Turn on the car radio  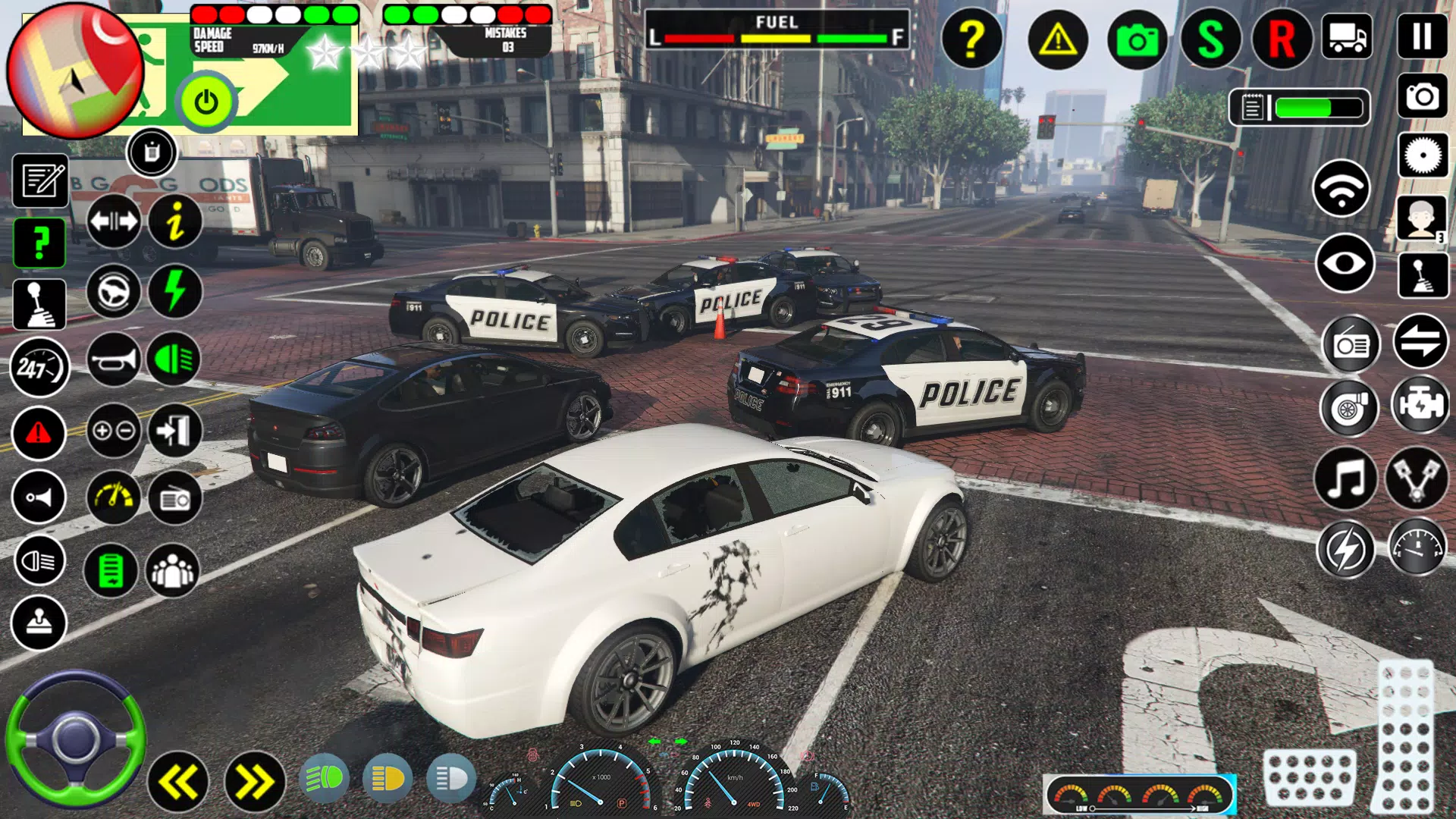[1351, 344]
